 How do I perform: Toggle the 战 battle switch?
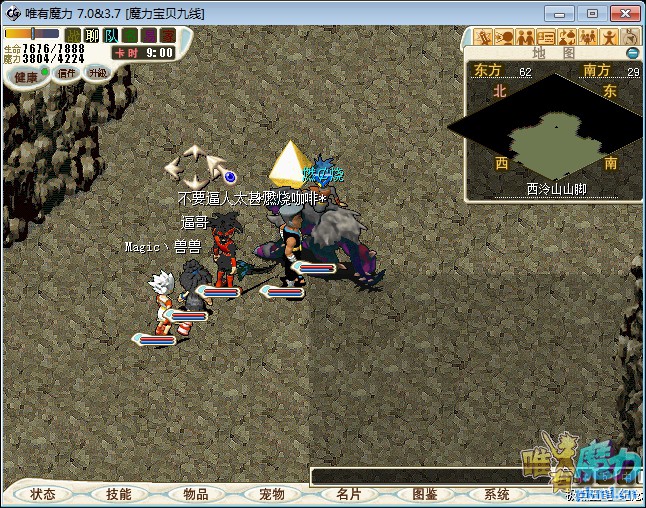point(73,35)
